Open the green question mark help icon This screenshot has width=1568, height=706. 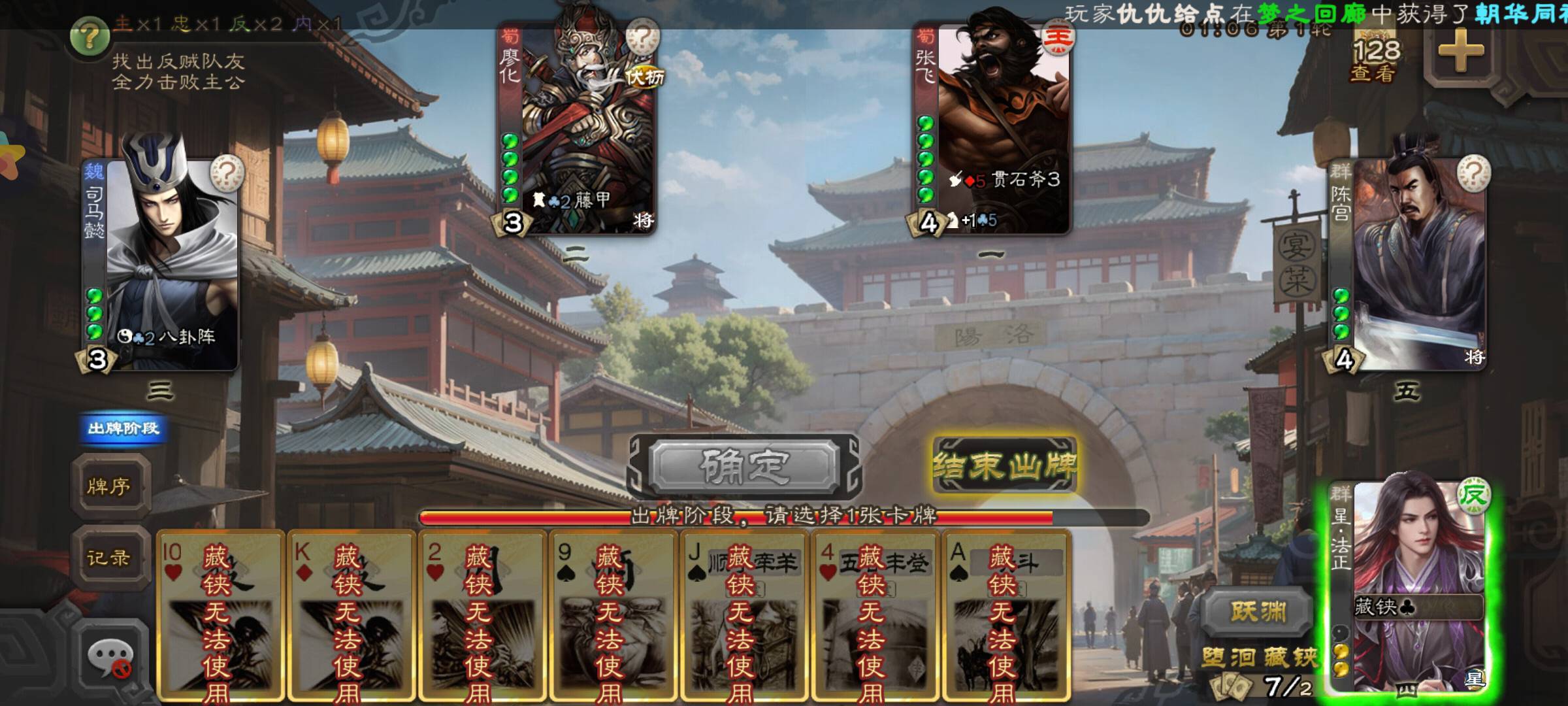(90, 36)
